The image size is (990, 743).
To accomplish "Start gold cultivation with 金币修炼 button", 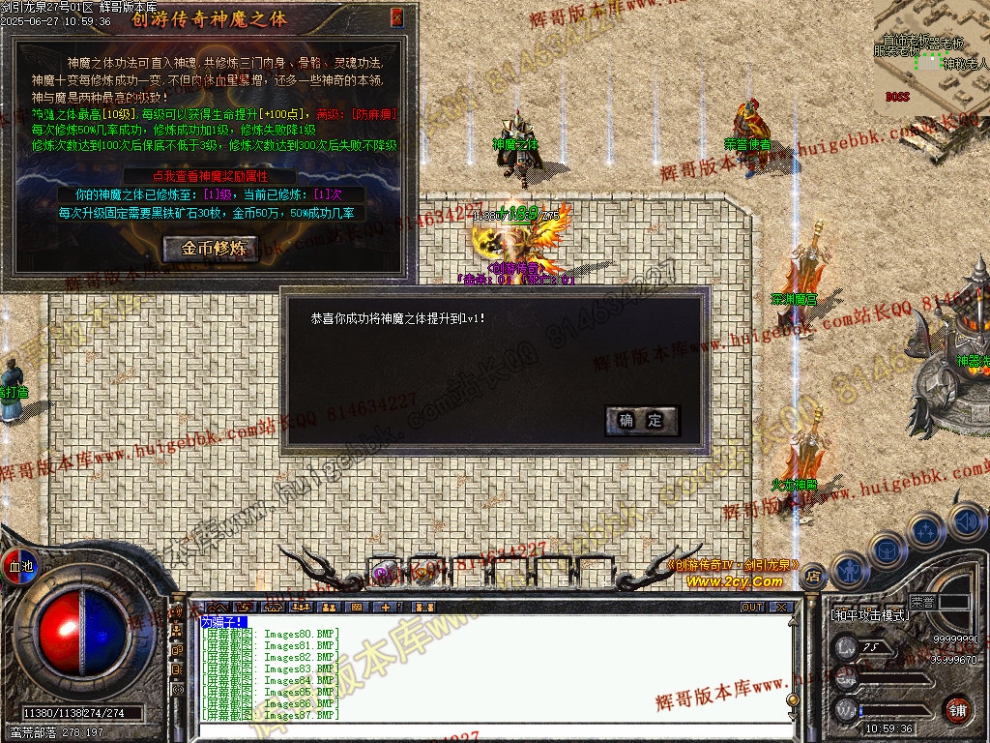I will click(219, 248).
